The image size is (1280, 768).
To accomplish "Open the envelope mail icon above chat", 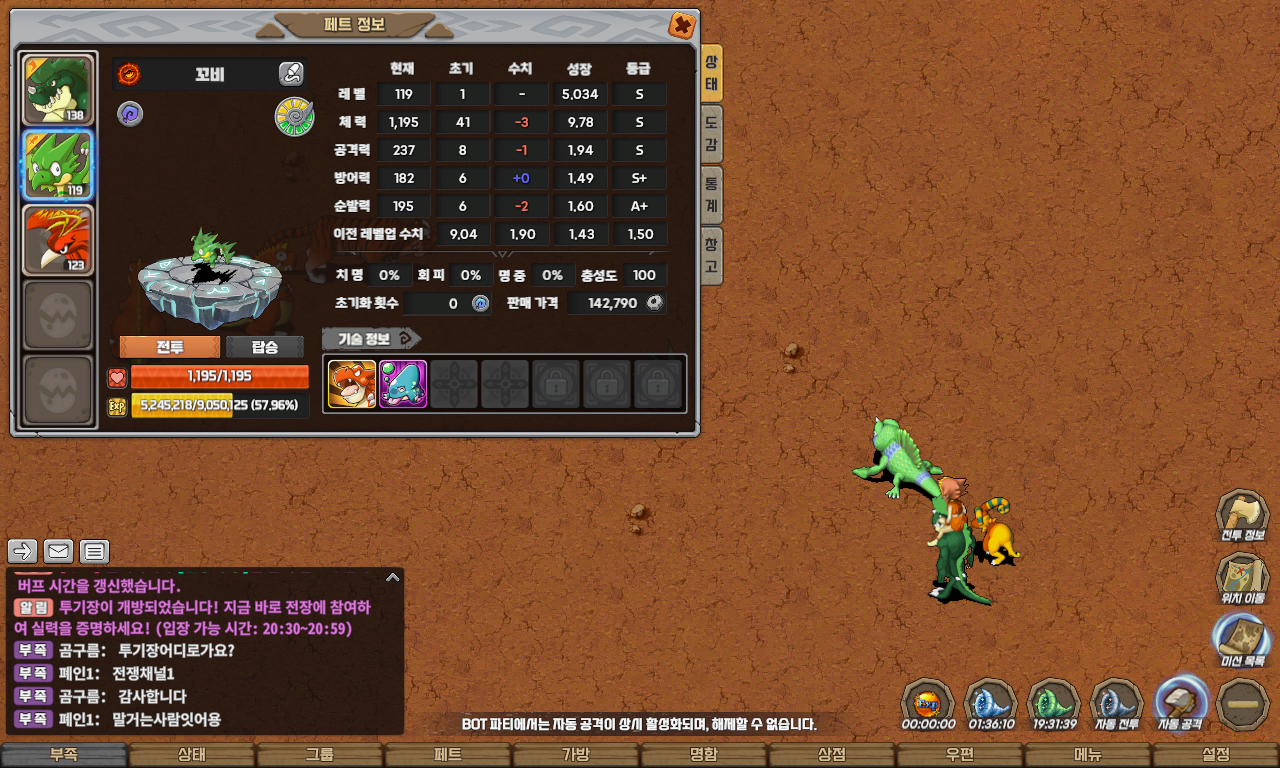I will [59, 551].
